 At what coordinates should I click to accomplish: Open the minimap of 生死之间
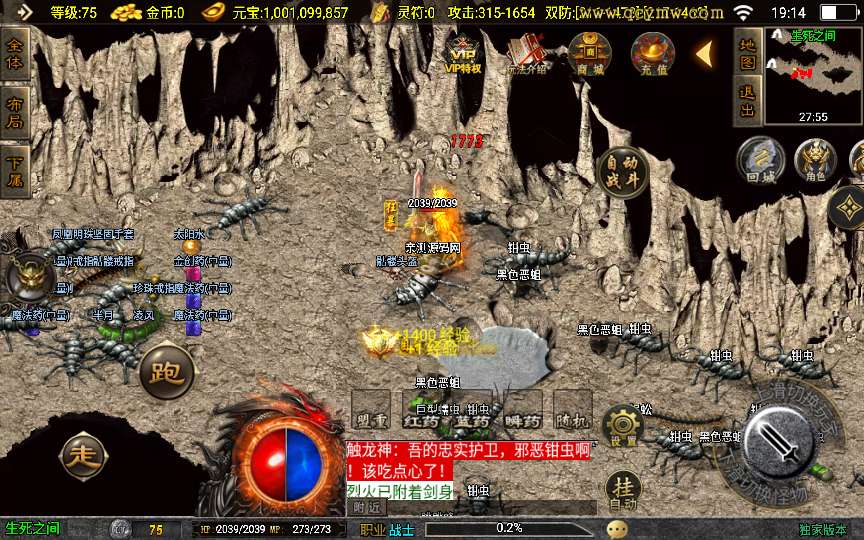pos(812,74)
